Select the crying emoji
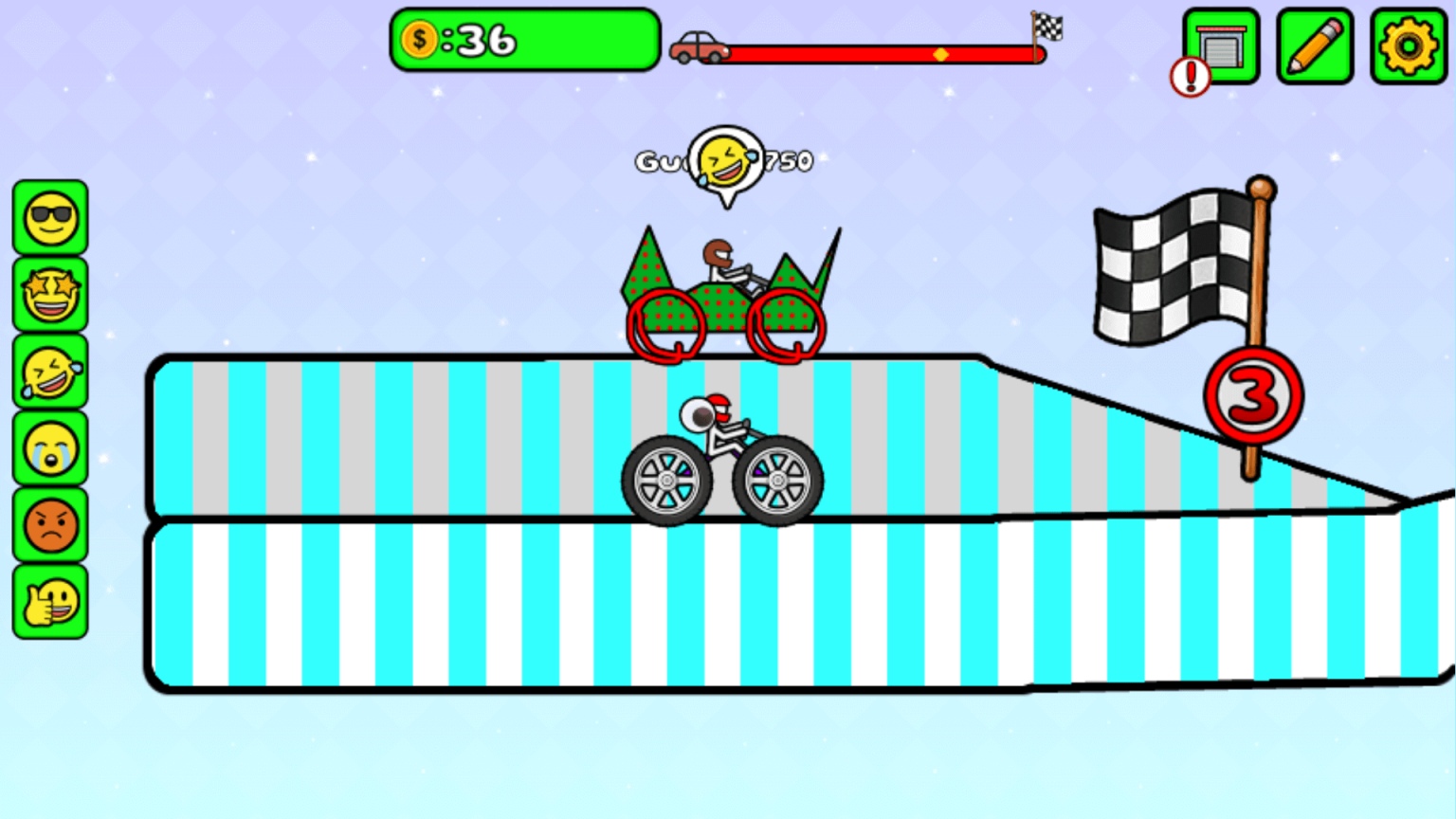The image size is (1456, 819). [x=50, y=449]
